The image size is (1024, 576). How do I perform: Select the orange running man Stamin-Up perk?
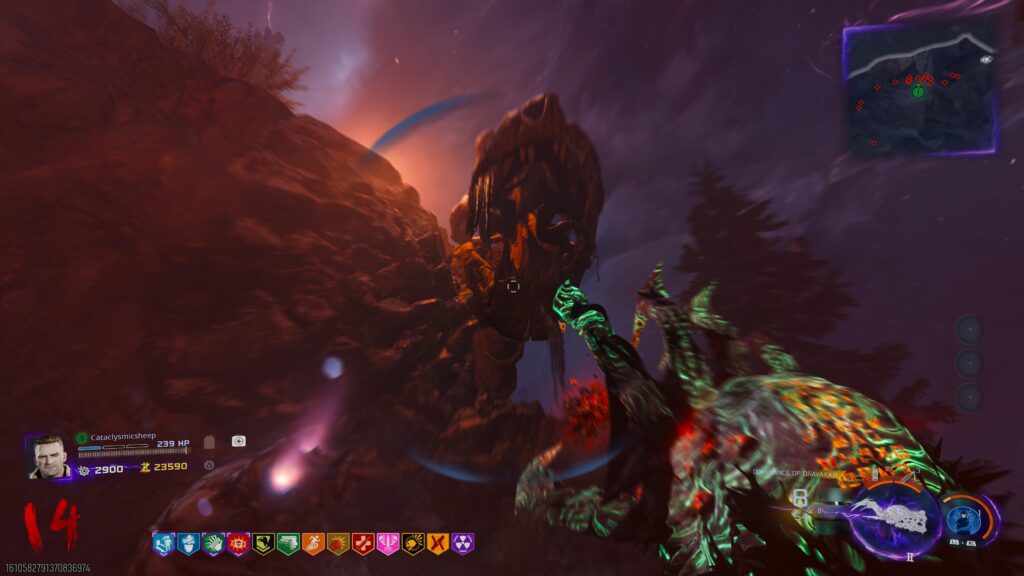pyautogui.click(x=313, y=543)
